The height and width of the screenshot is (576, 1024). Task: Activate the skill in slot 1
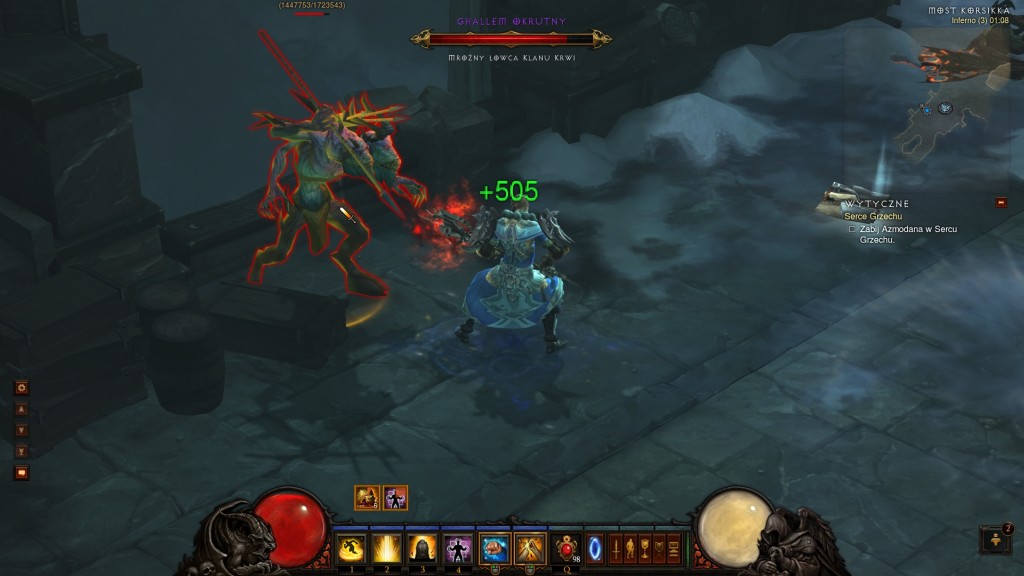tap(351, 548)
